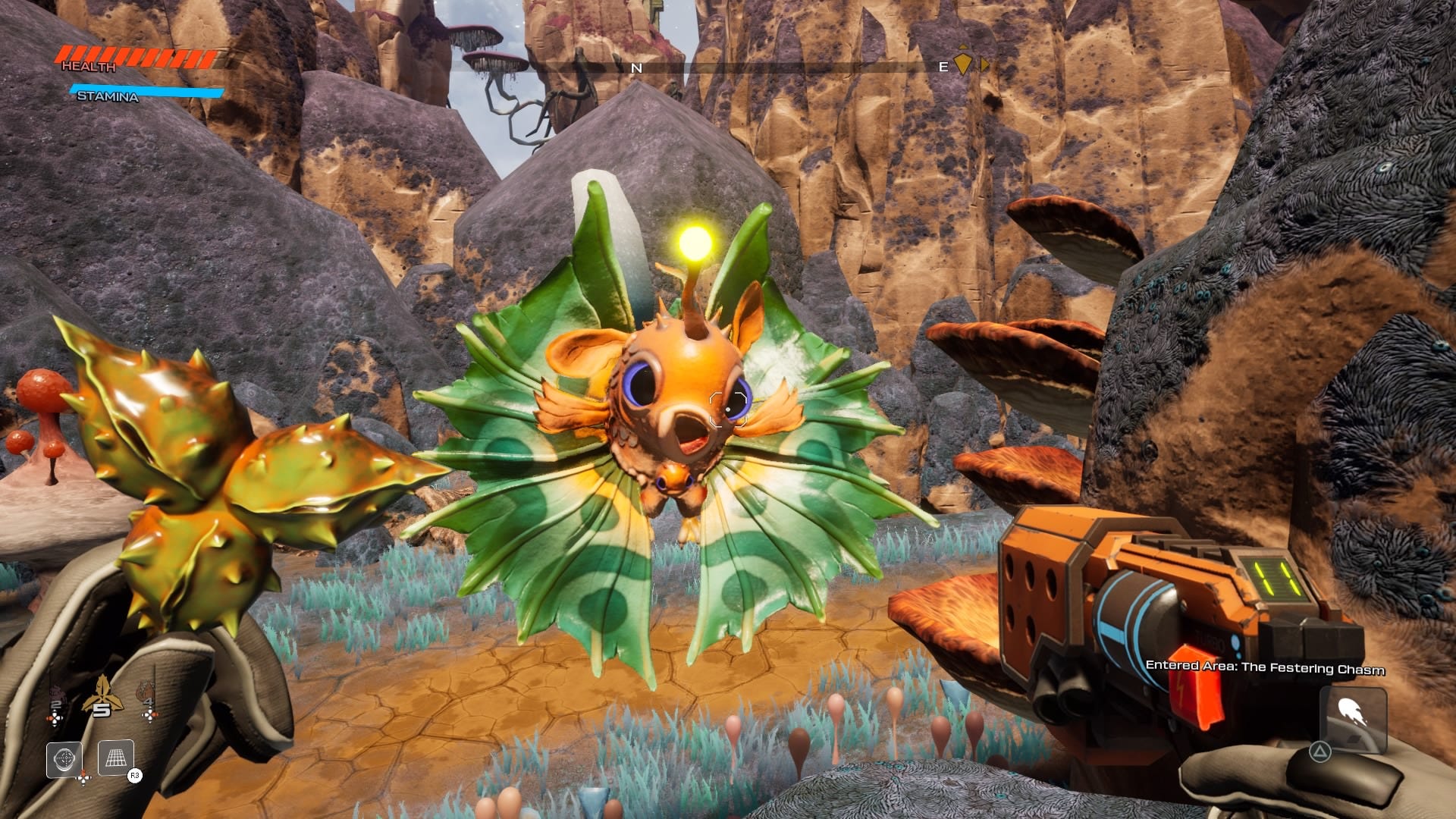Viewport: 1456px width, 819px height.
Task: Select the gold three-leaf item with count 5
Action: click(x=102, y=694)
